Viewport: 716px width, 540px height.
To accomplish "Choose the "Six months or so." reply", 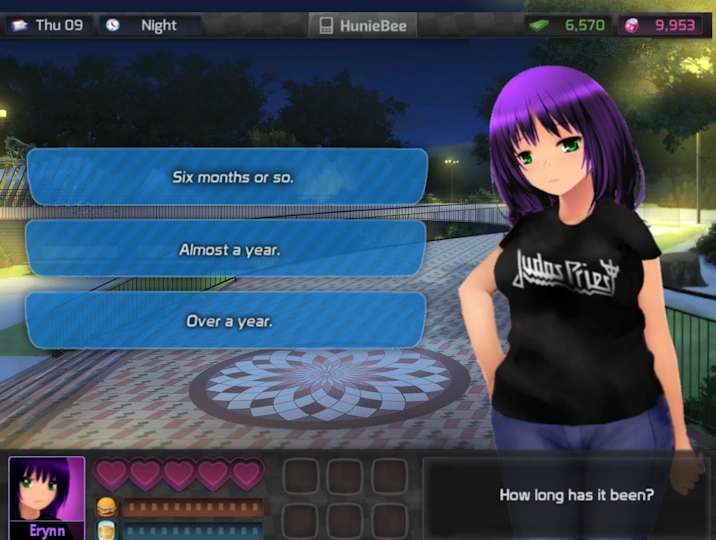I will [x=227, y=177].
